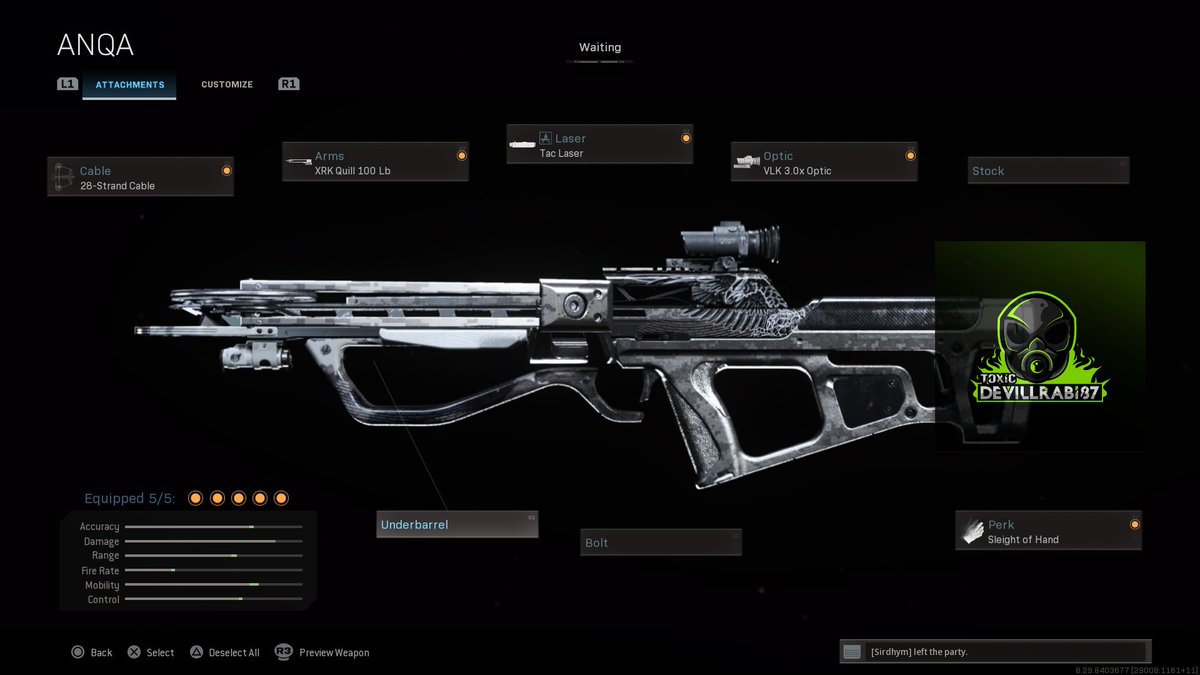Open the empty Stock attachment slot
The height and width of the screenshot is (675, 1200).
pyautogui.click(x=1048, y=171)
